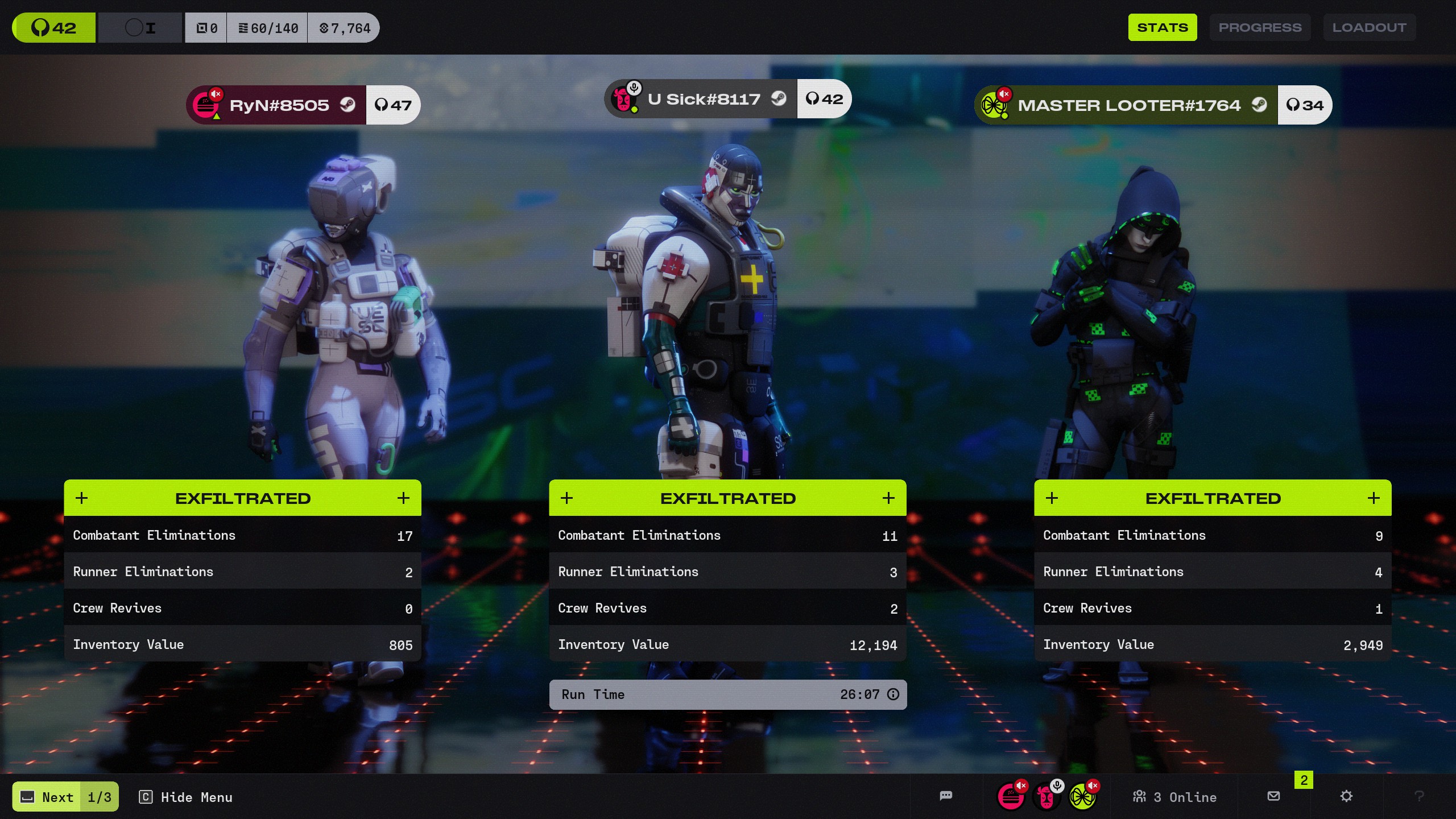Expand U Sick#8117's EXFILTRATED stats panel
The image size is (1456, 819).
pyautogui.click(x=888, y=498)
